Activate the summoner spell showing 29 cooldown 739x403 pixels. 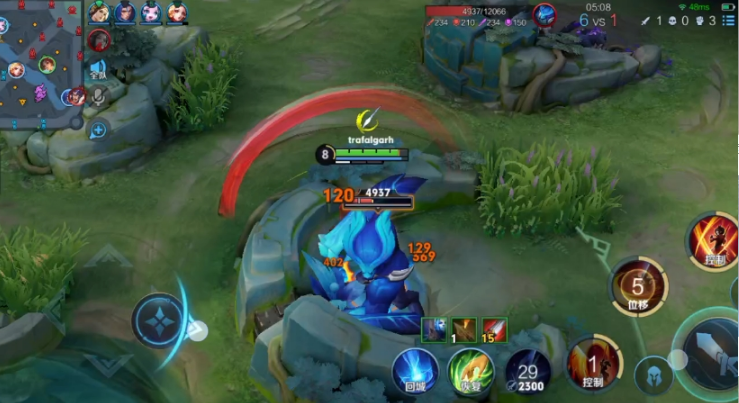pos(527,372)
